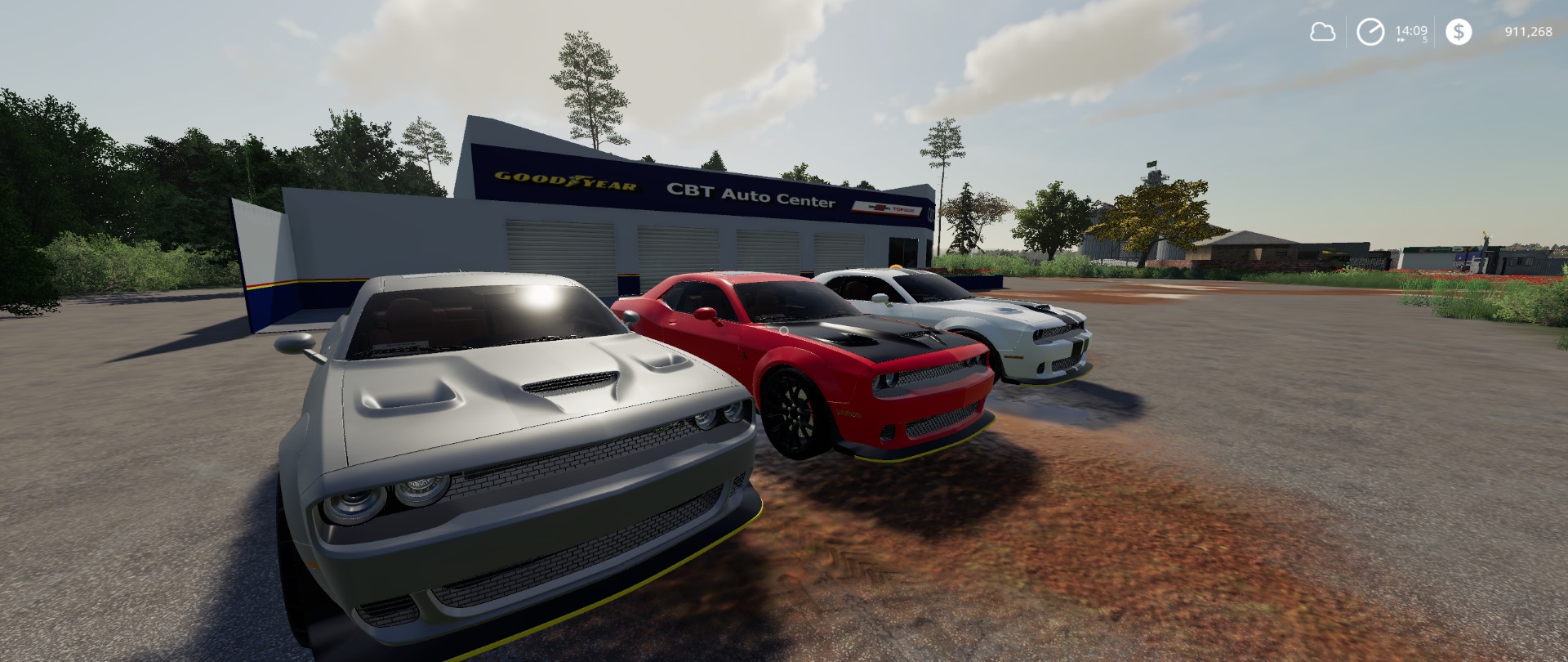Click the CBT Auto Center sign lettering
This screenshot has height=662, width=1568.
tap(753, 196)
